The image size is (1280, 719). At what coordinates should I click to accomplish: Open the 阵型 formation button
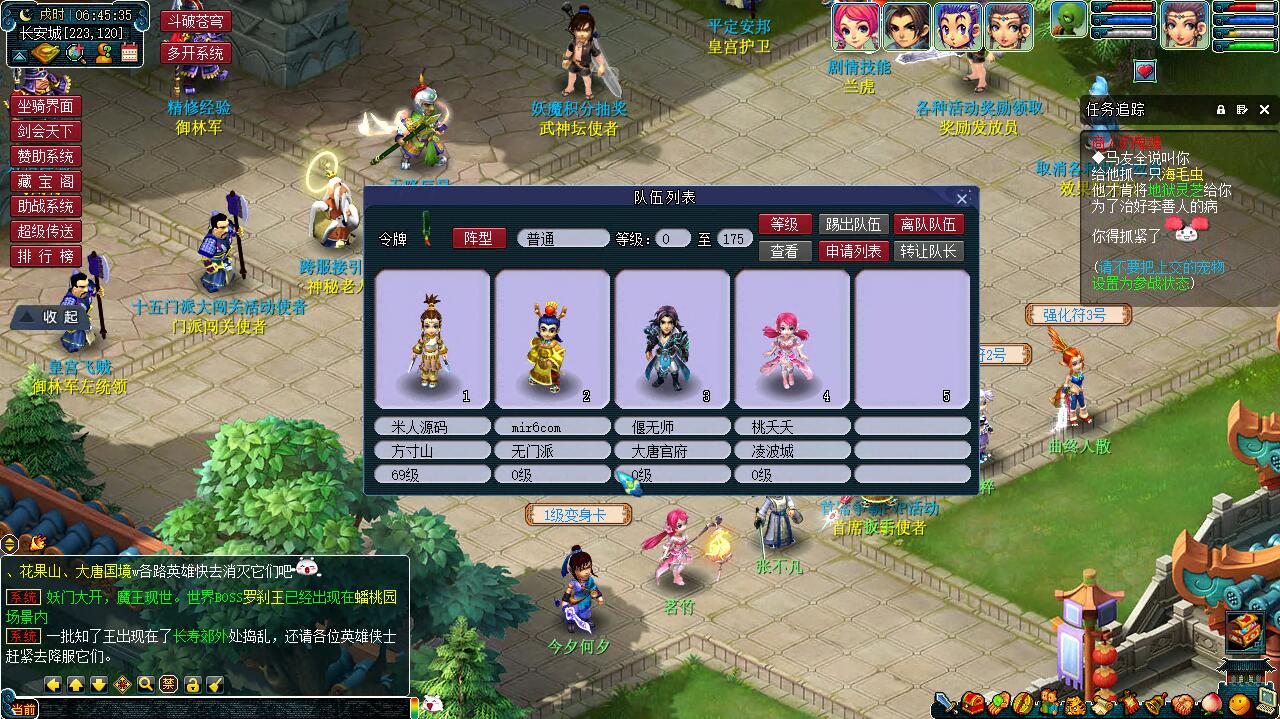[x=479, y=238]
